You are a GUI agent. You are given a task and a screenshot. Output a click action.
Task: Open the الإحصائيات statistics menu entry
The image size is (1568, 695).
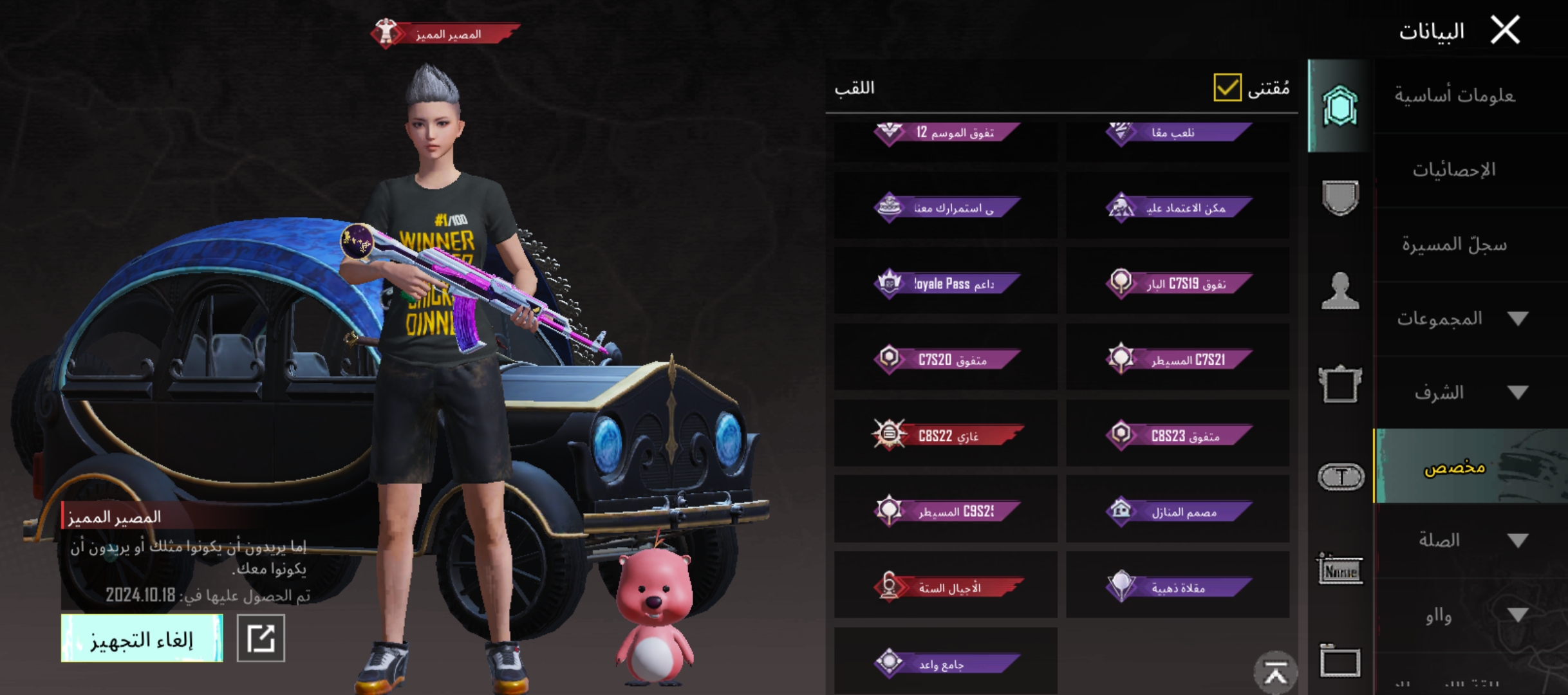coord(1453,171)
